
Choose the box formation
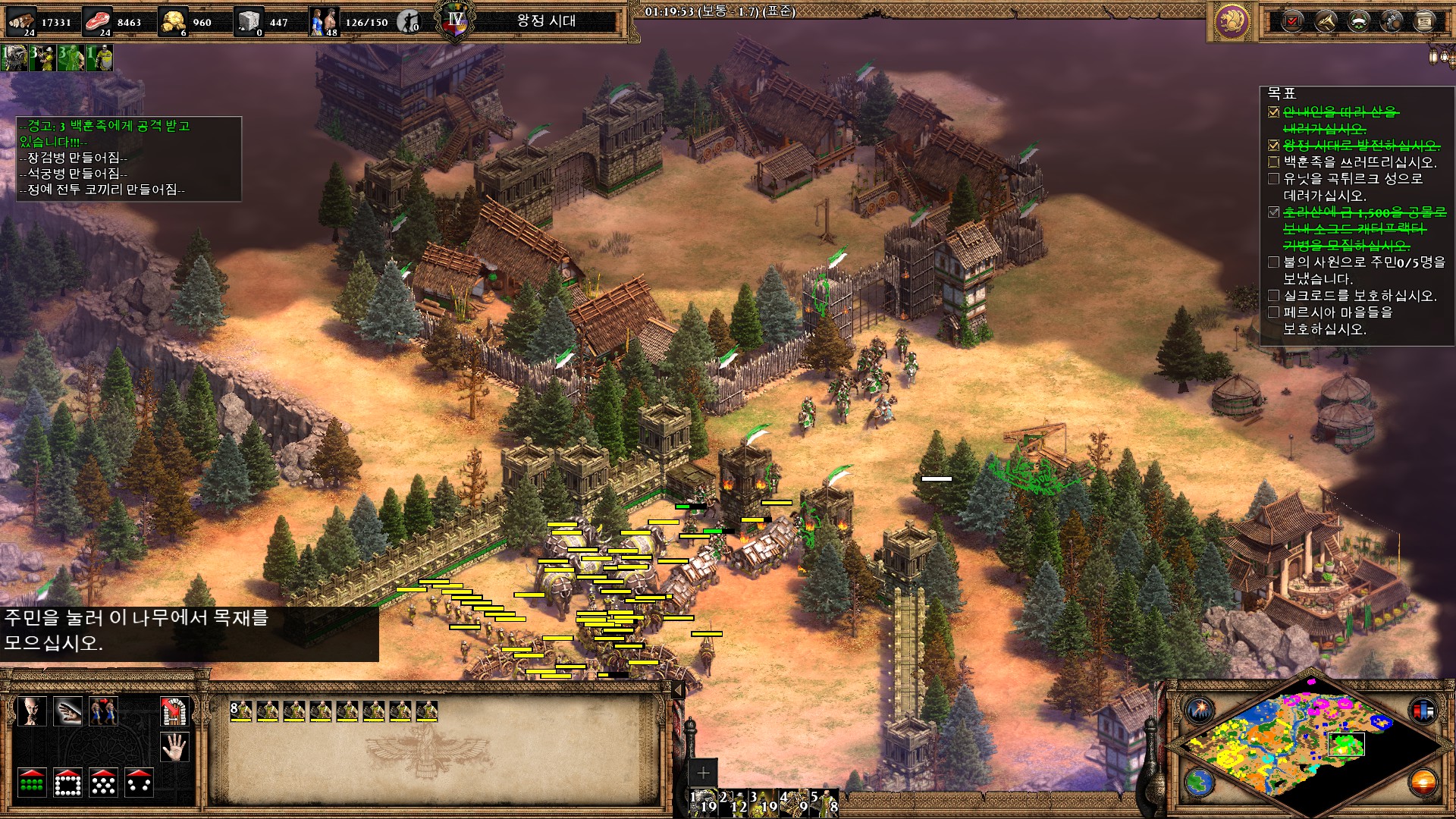point(67,783)
